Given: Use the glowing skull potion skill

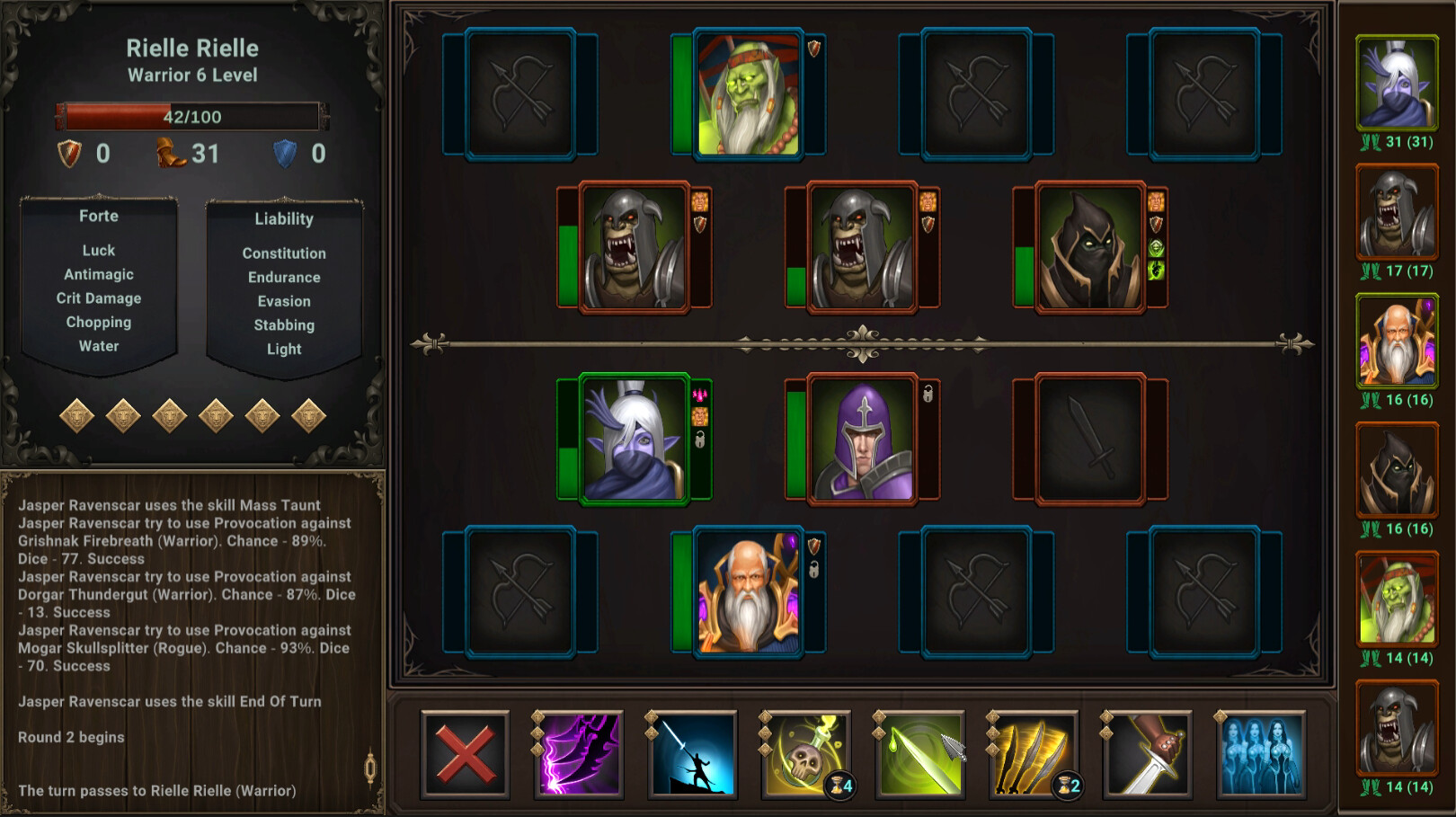Looking at the screenshot, I should click(807, 753).
